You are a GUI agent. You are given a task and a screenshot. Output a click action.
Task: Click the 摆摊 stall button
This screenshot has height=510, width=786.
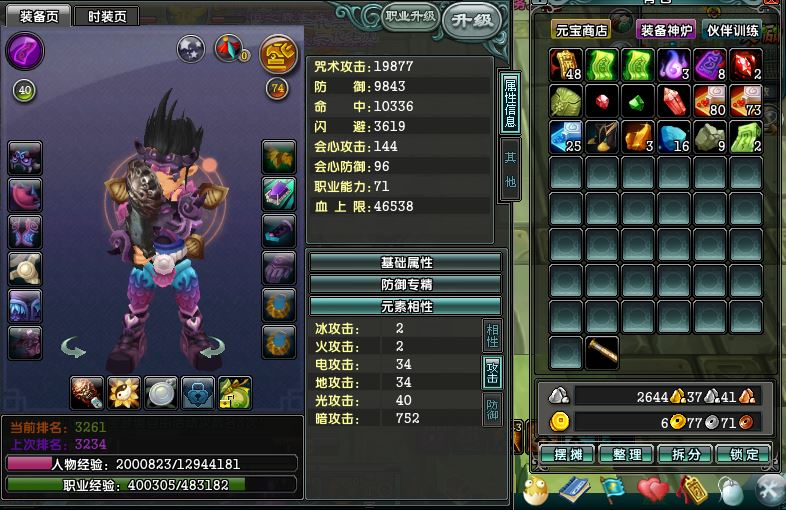click(569, 454)
